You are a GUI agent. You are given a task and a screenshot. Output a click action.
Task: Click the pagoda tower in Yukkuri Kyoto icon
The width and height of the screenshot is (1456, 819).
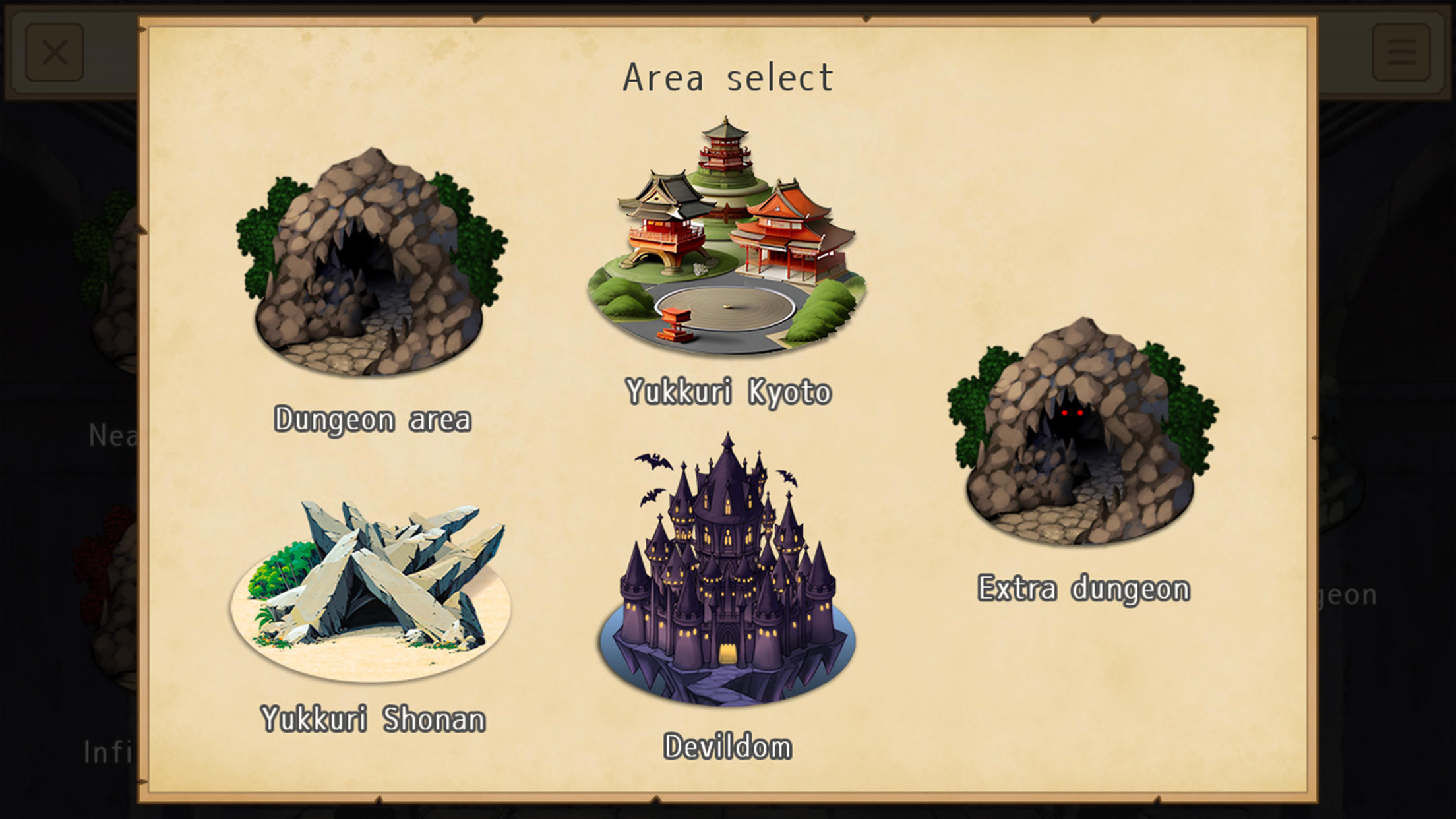pyautogui.click(x=725, y=152)
